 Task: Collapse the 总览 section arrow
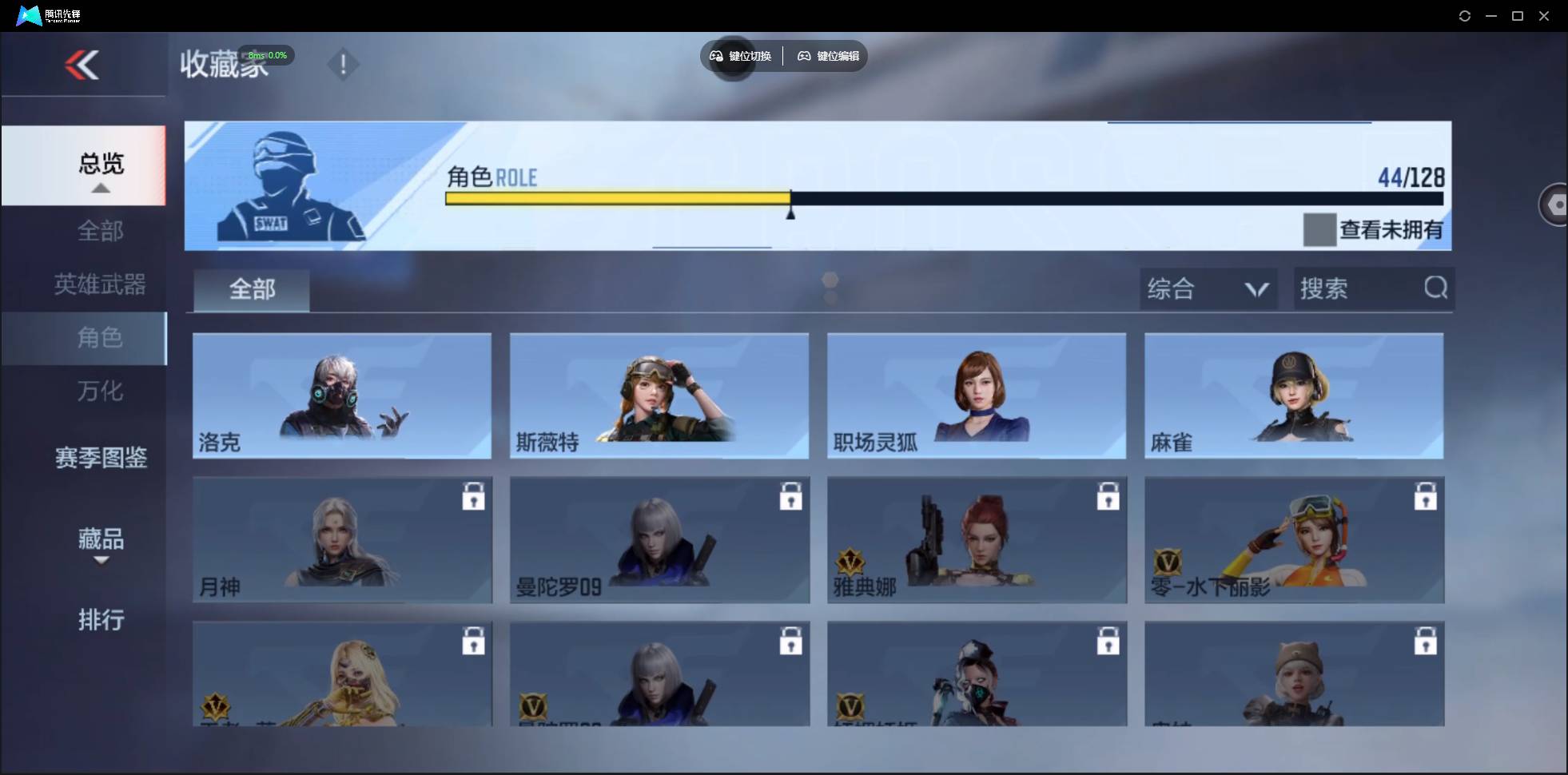point(100,188)
